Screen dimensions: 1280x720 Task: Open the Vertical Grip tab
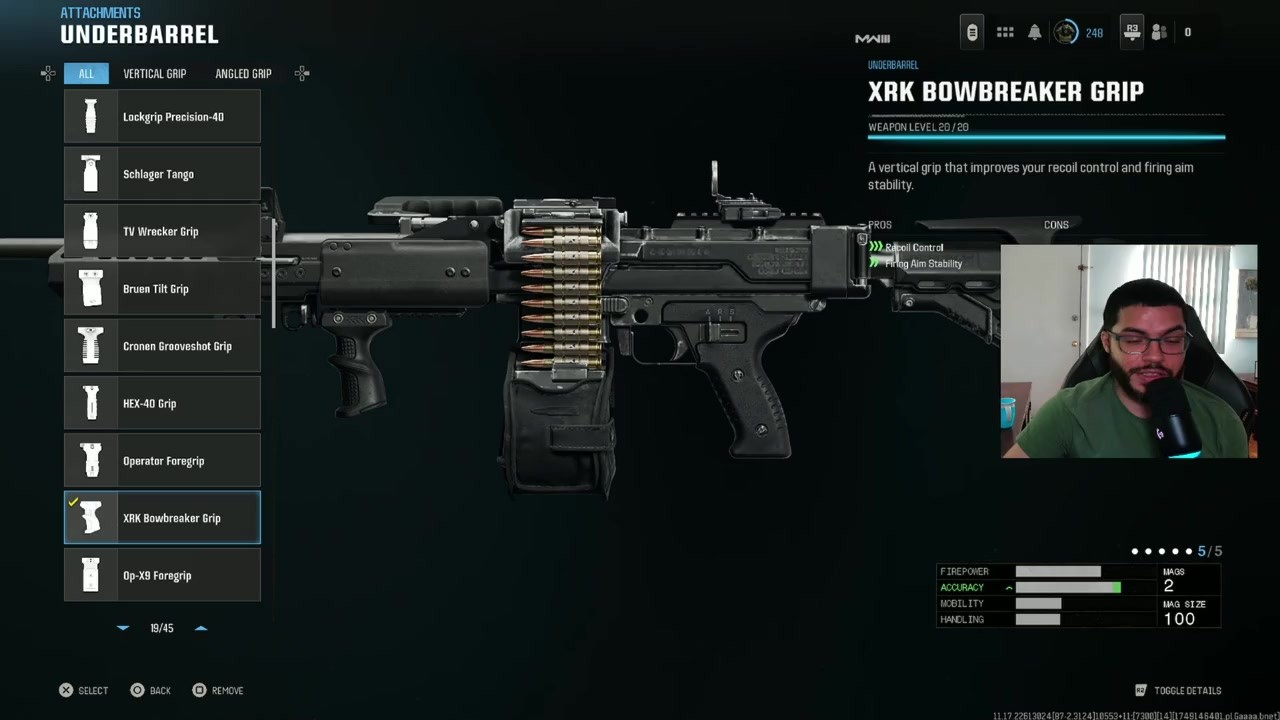pyautogui.click(x=154, y=74)
